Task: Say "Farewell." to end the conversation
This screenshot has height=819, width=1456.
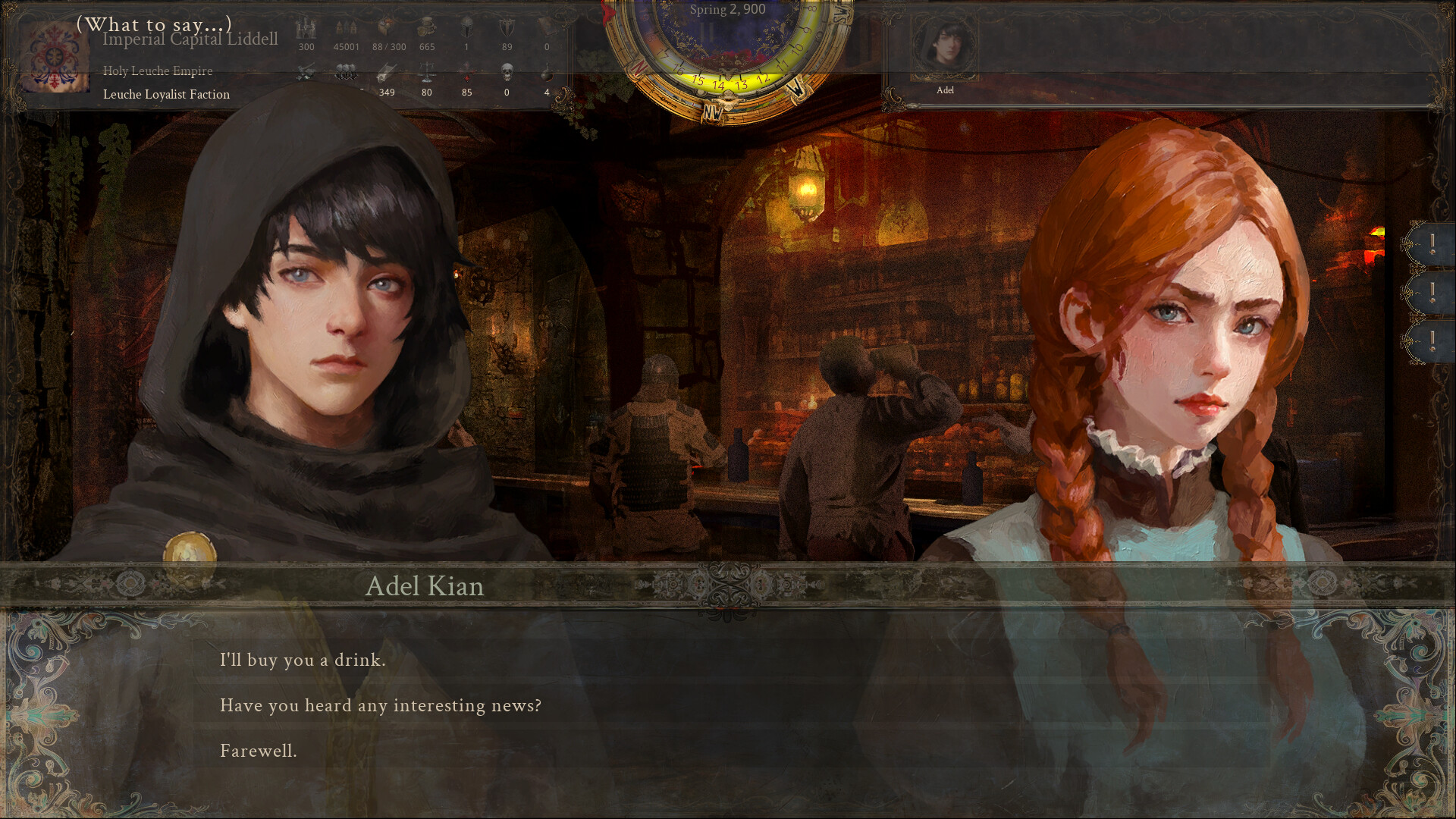Action: [x=259, y=751]
